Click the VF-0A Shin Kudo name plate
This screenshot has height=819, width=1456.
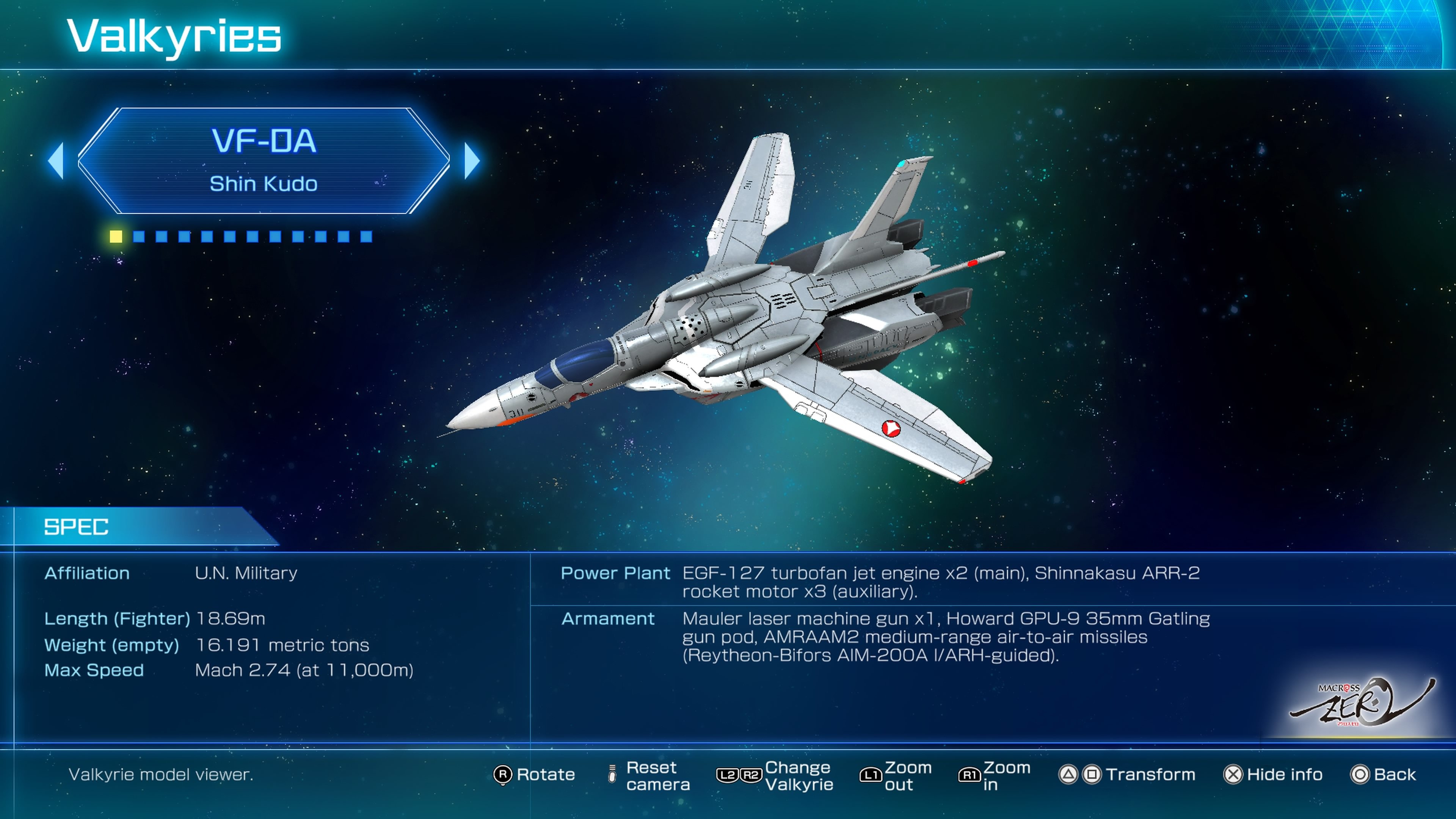[263, 161]
